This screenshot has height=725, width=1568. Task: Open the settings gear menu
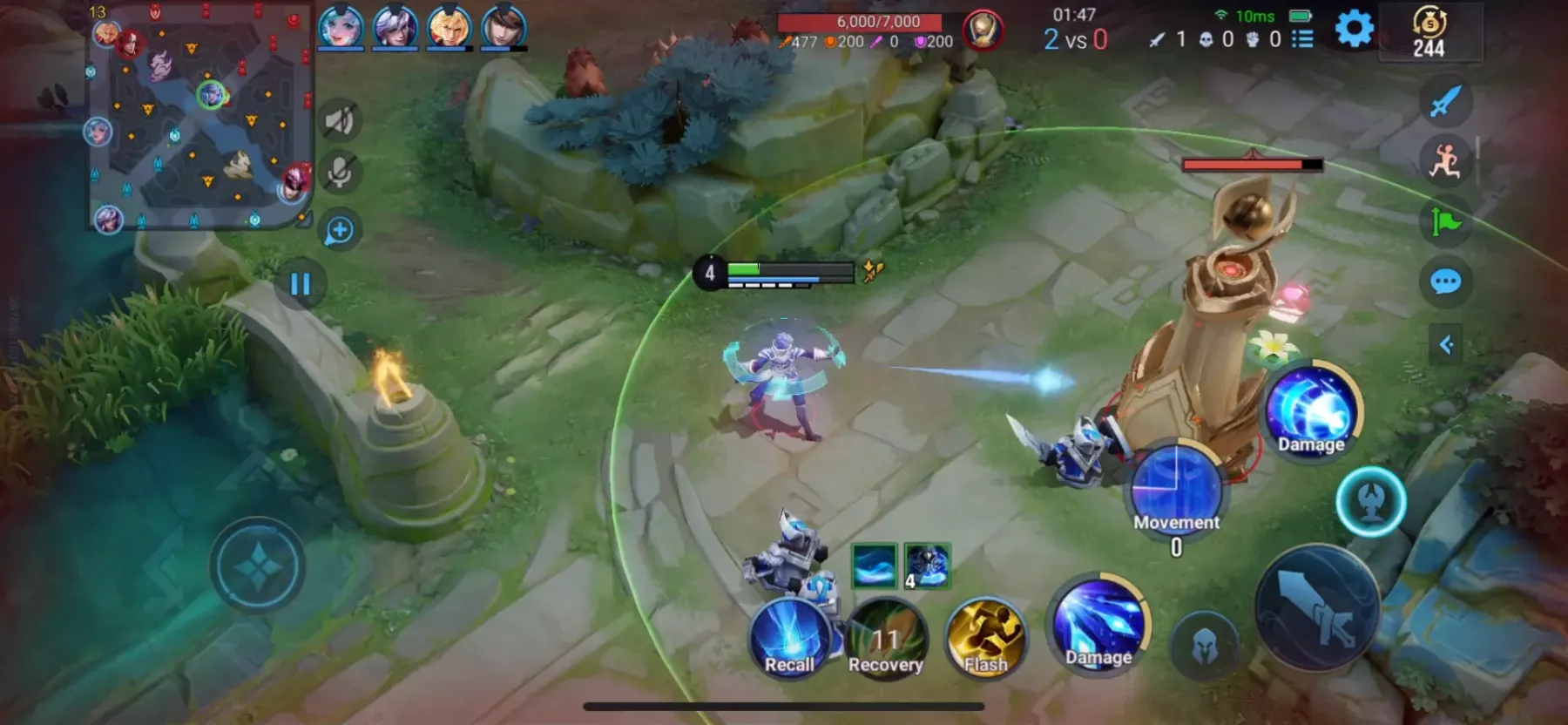tap(1354, 29)
